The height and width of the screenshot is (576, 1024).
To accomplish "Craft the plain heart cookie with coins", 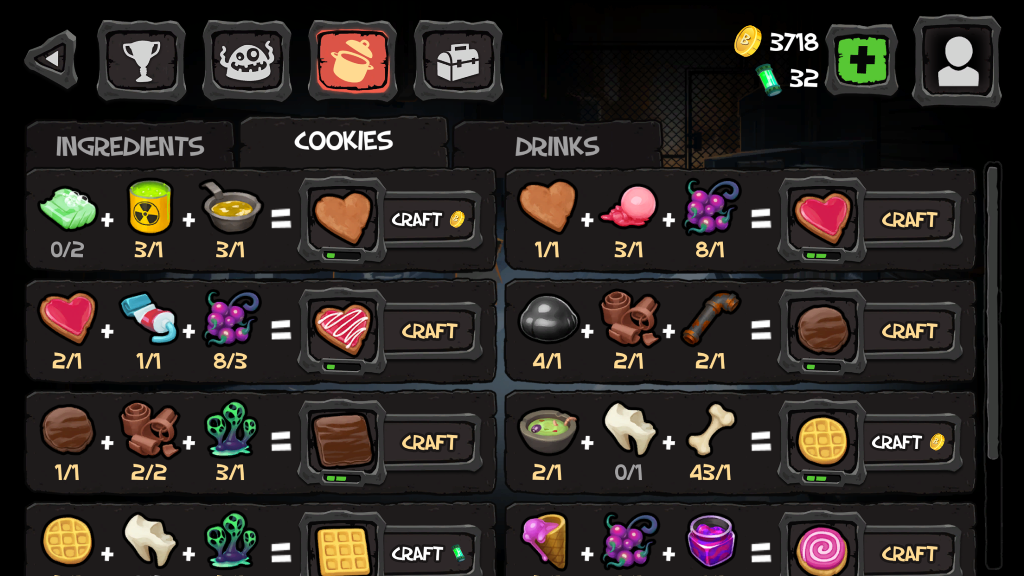I will pyautogui.click(x=427, y=219).
